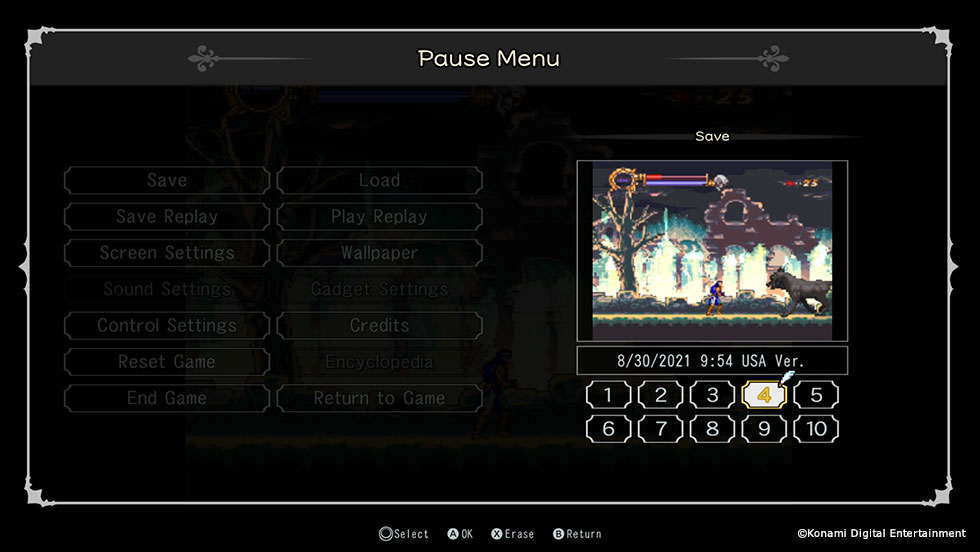Image resolution: width=980 pixels, height=552 pixels.
Task: Select save slot 1
Action: [608, 395]
